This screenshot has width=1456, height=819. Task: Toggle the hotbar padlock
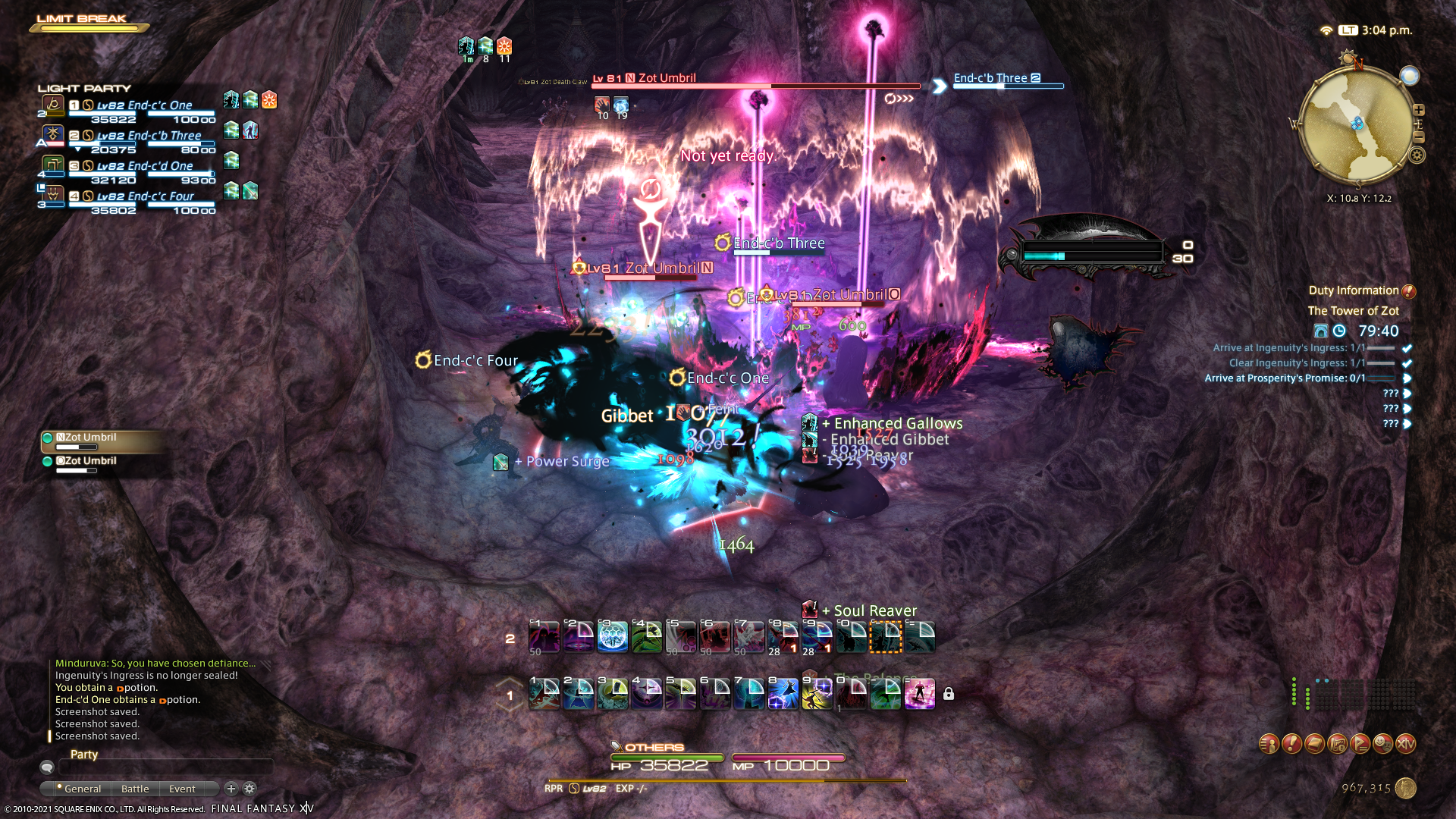coord(949,694)
